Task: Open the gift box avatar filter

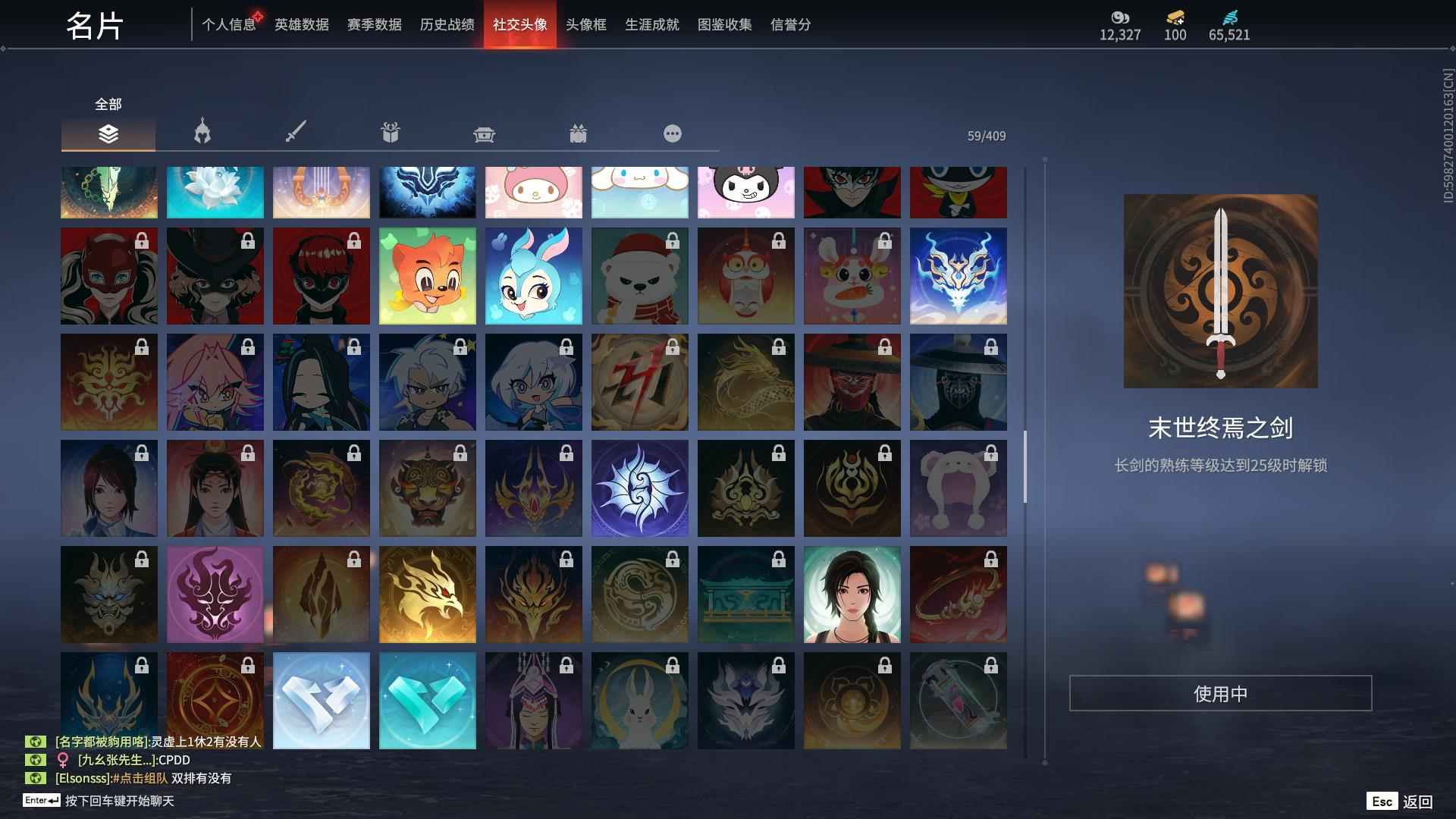Action: click(390, 133)
